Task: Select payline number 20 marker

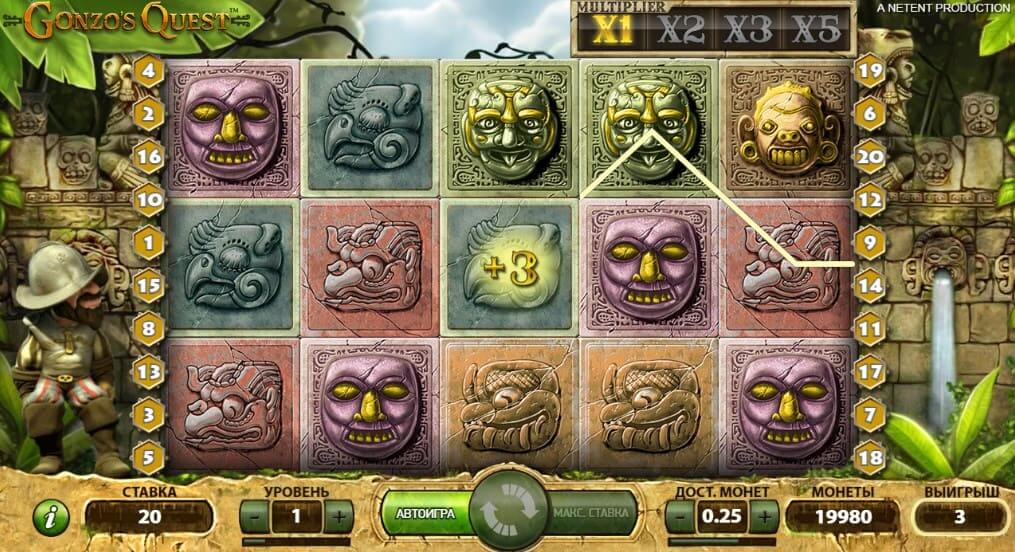Action: point(868,157)
